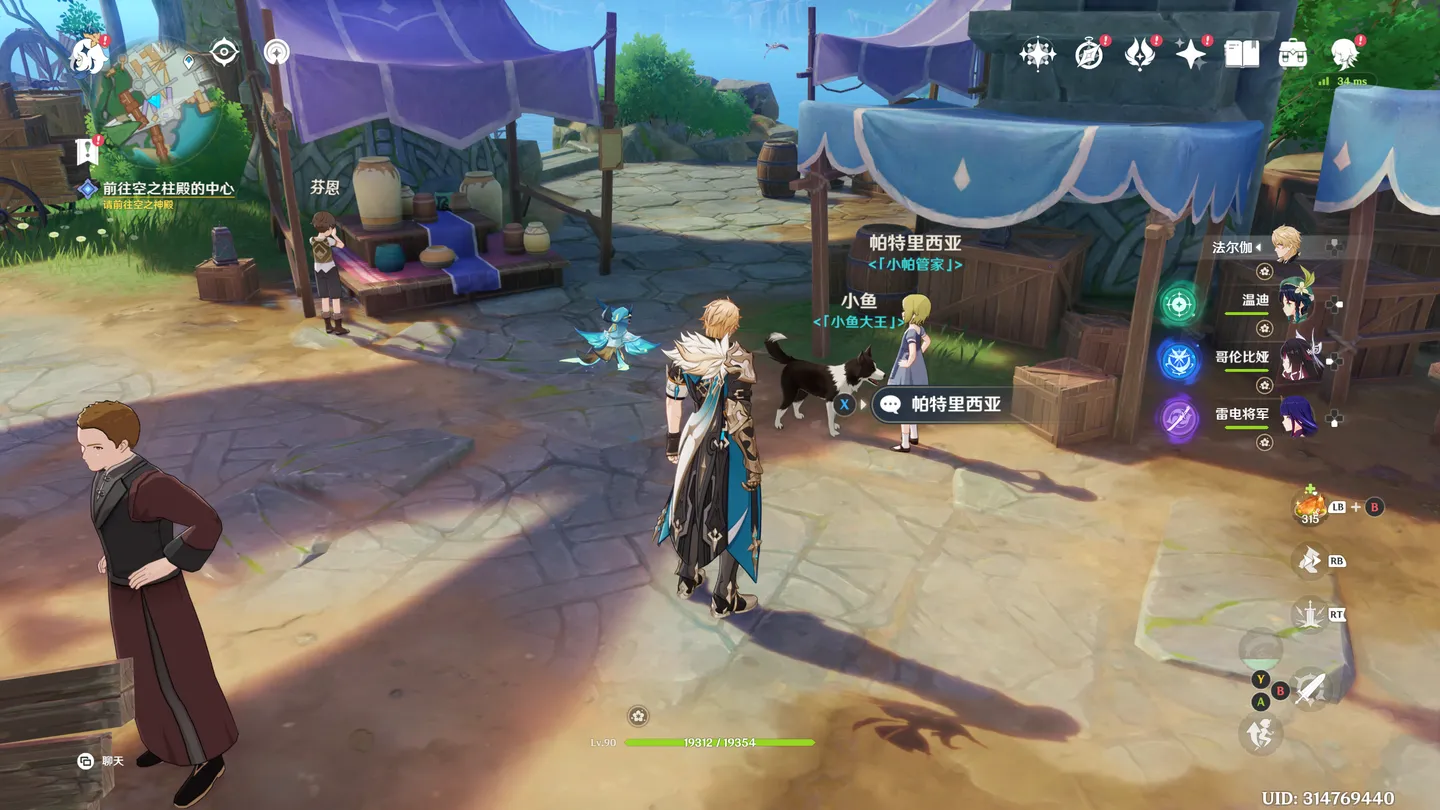The height and width of the screenshot is (810, 1440).
Task: Open the winged battle pass icon
Action: [x=1139, y=54]
